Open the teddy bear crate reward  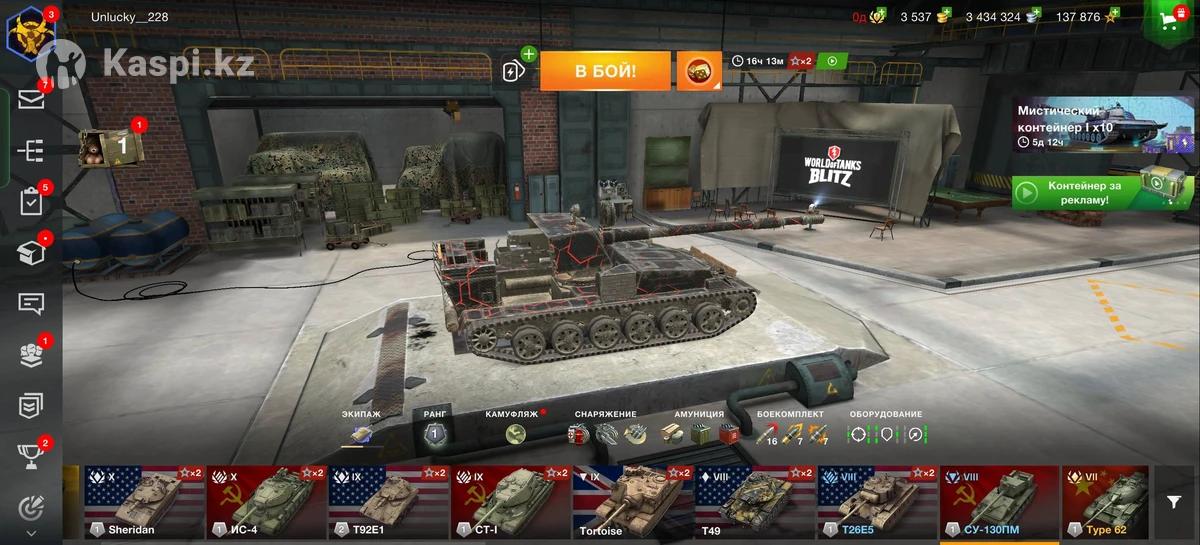point(111,146)
